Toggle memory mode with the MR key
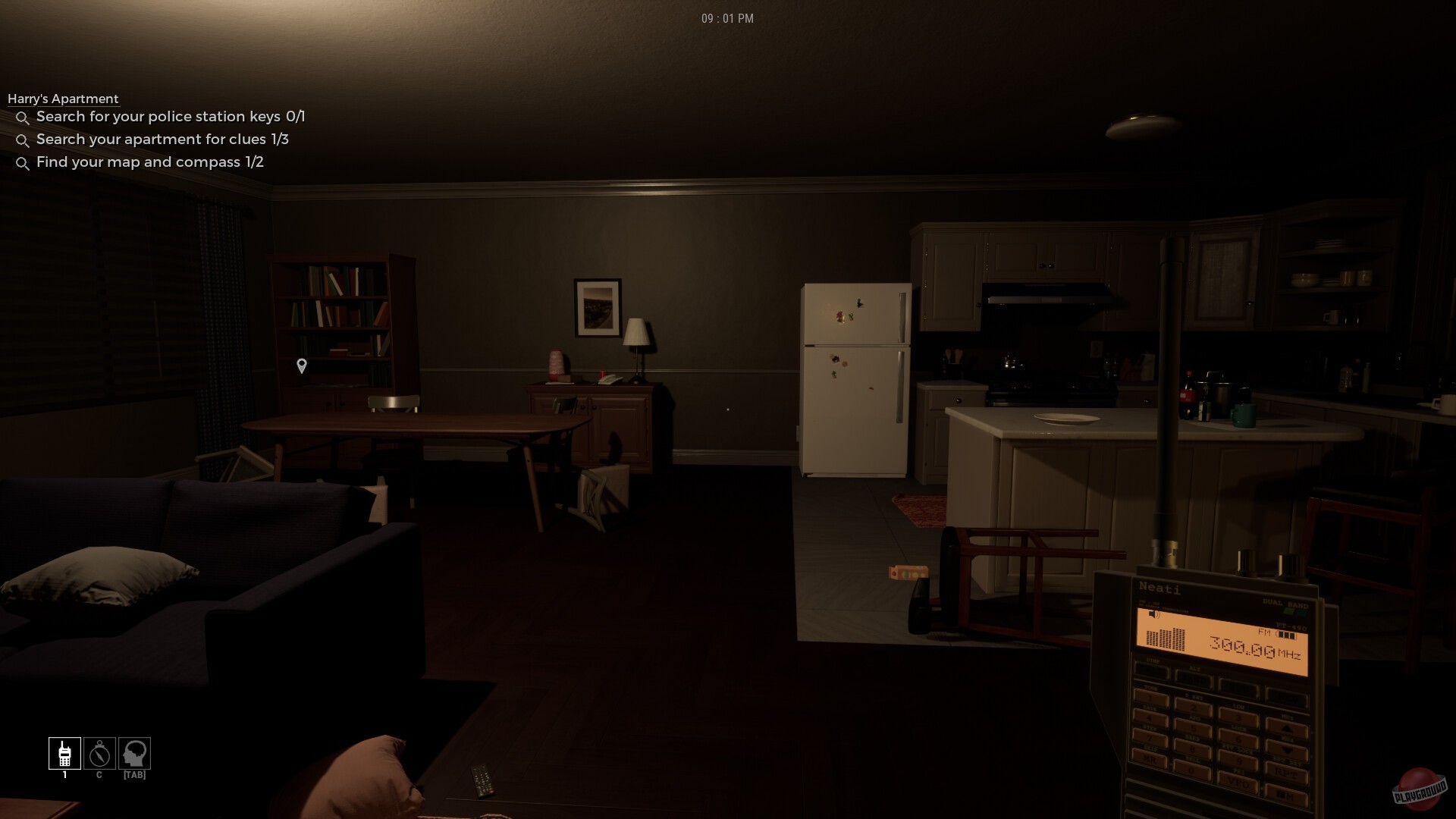Screen dimensions: 1456x819 pyautogui.click(x=1150, y=759)
